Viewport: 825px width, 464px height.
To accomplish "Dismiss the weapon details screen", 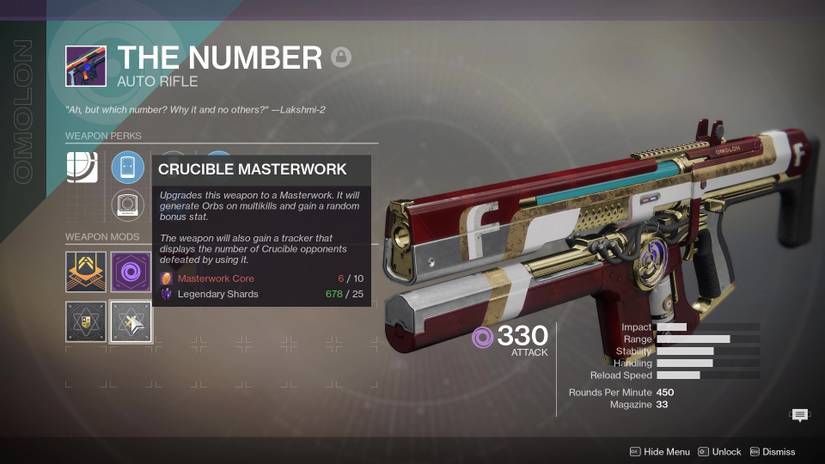I will tap(772, 452).
